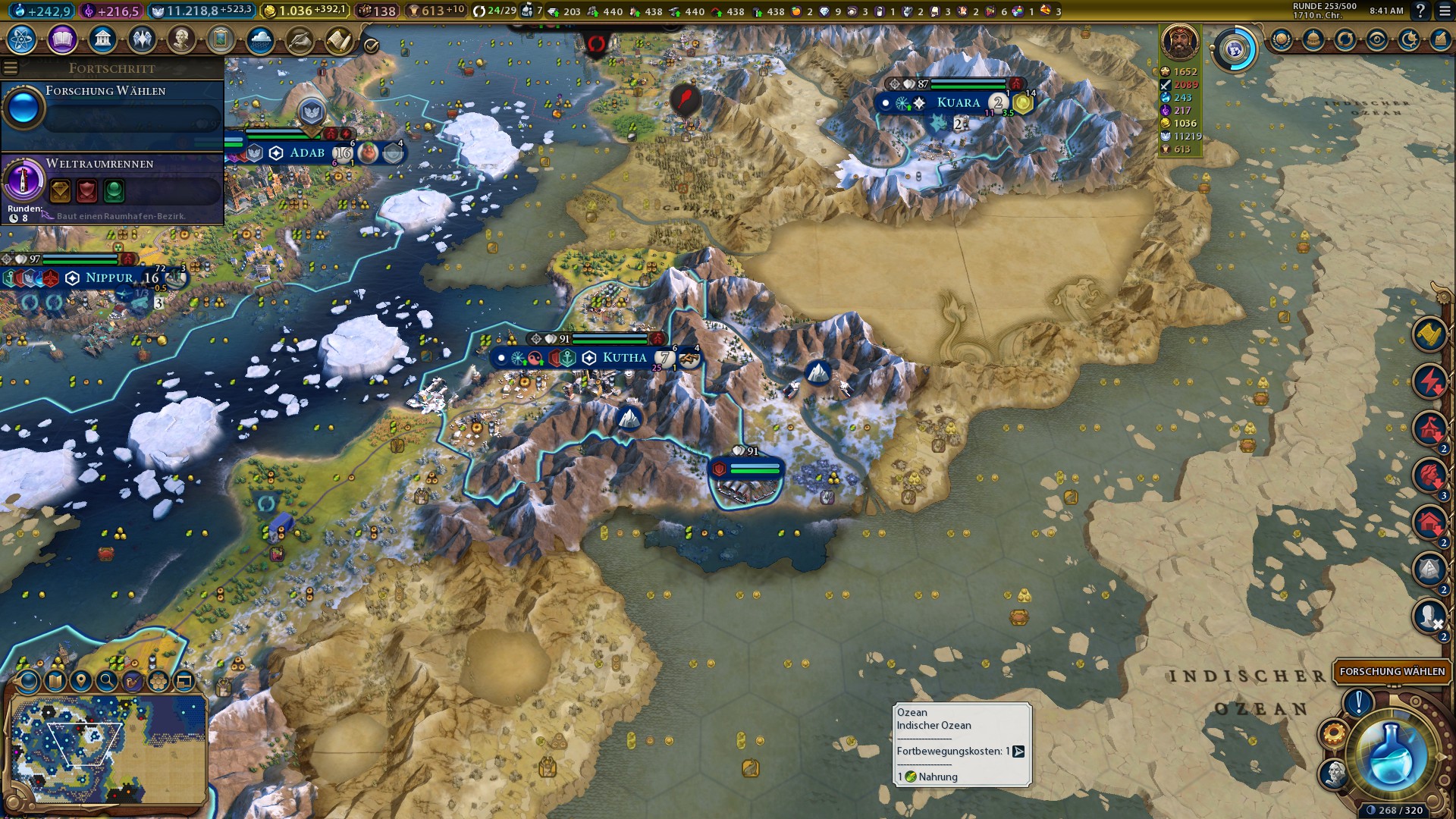Open the Kuara city banner
The height and width of the screenshot is (819, 1456).
(959, 103)
